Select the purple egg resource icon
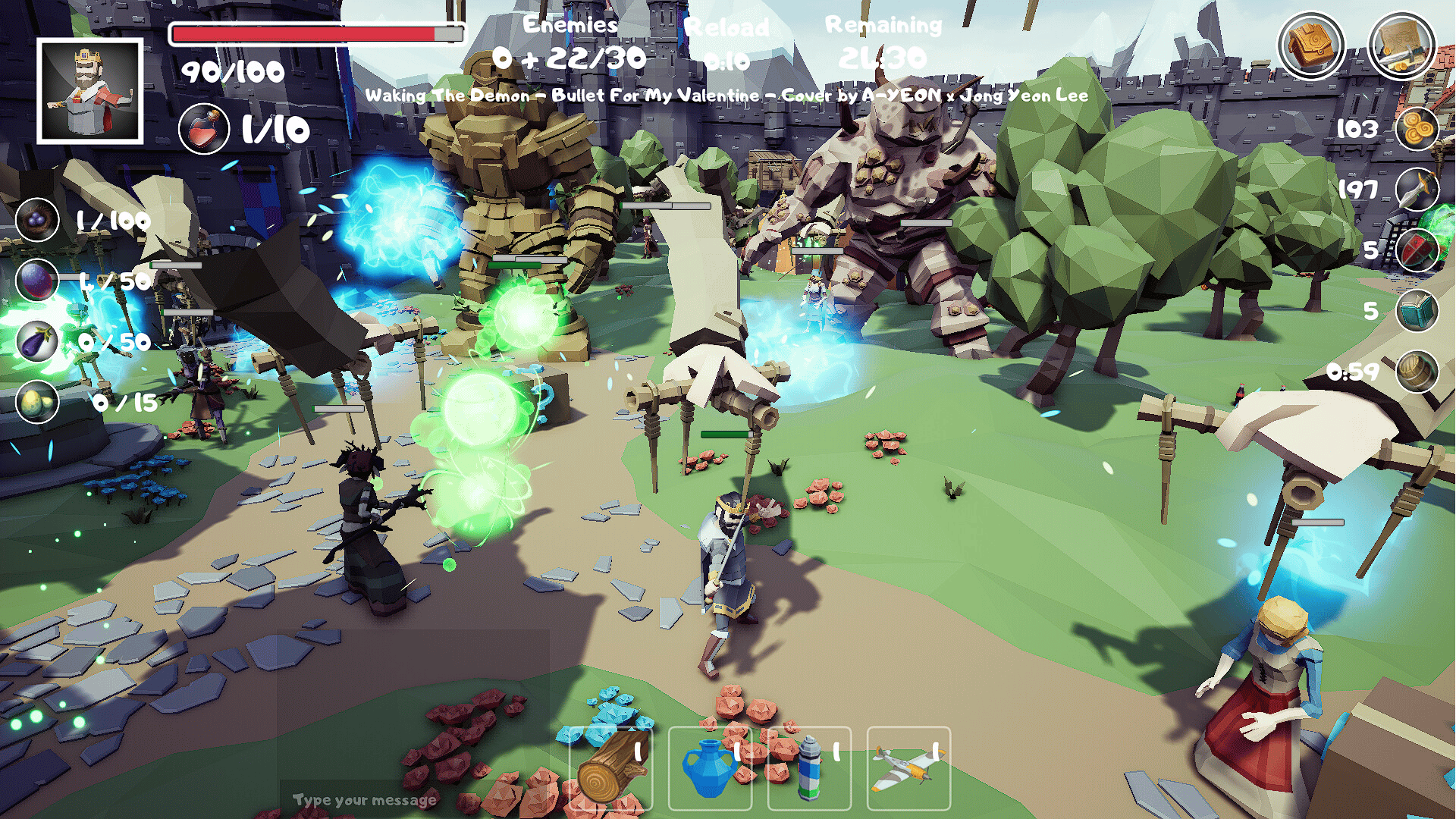 37,281
